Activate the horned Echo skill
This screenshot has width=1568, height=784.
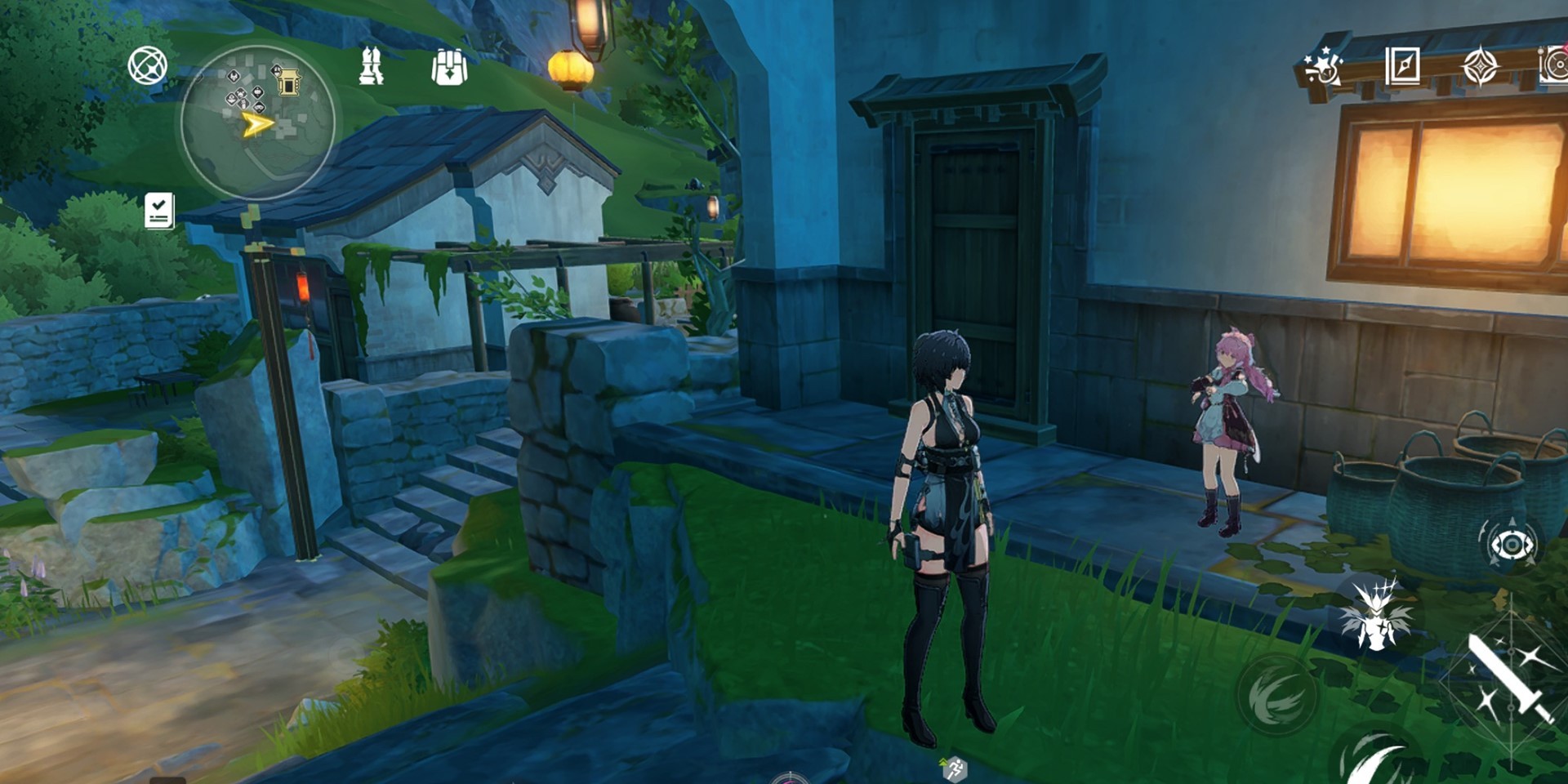(x=1376, y=617)
